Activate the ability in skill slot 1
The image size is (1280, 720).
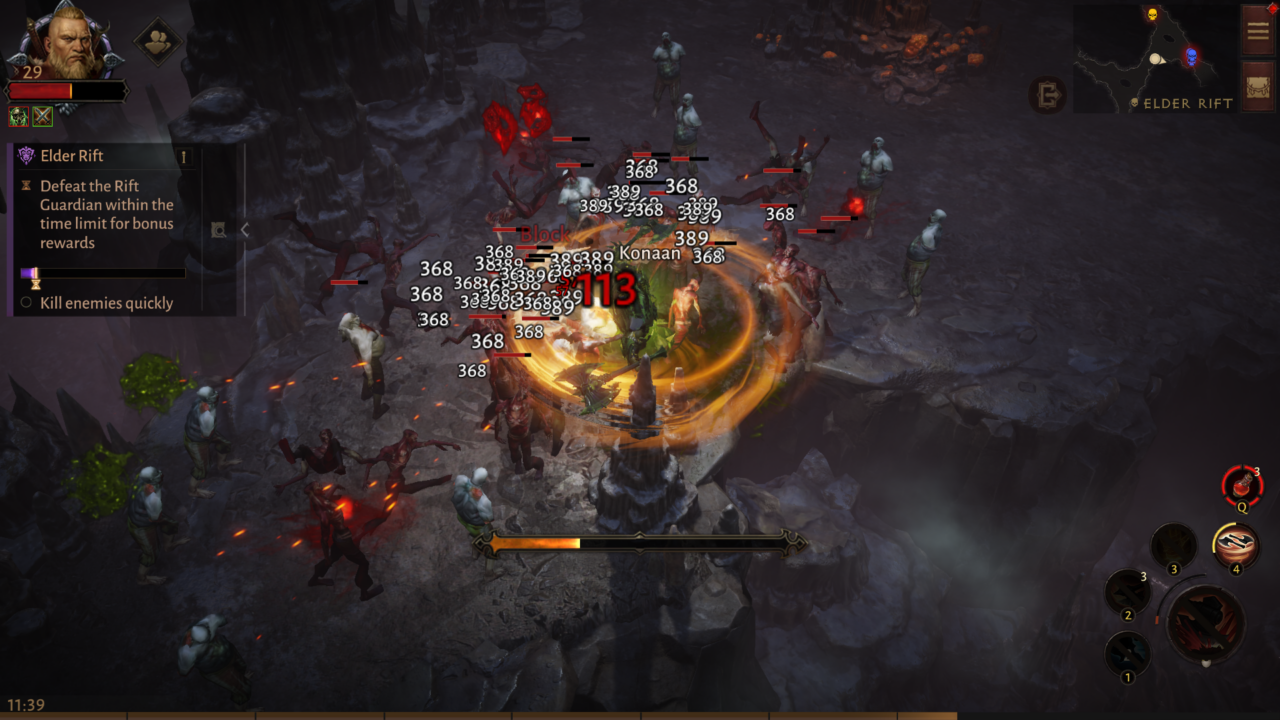point(1128,651)
